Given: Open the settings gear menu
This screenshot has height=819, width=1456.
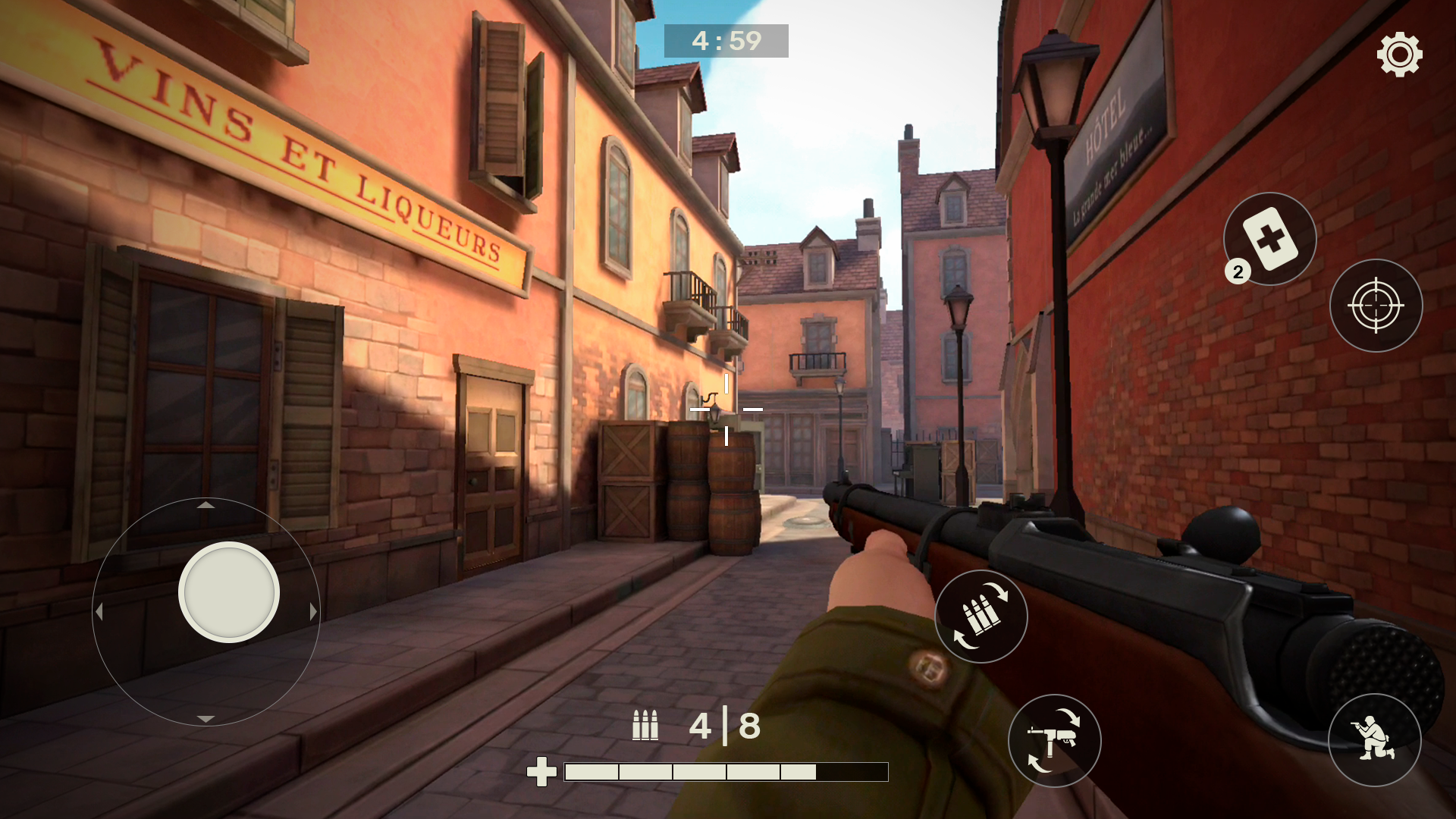Looking at the screenshot, I should [x=1399, y=54].
